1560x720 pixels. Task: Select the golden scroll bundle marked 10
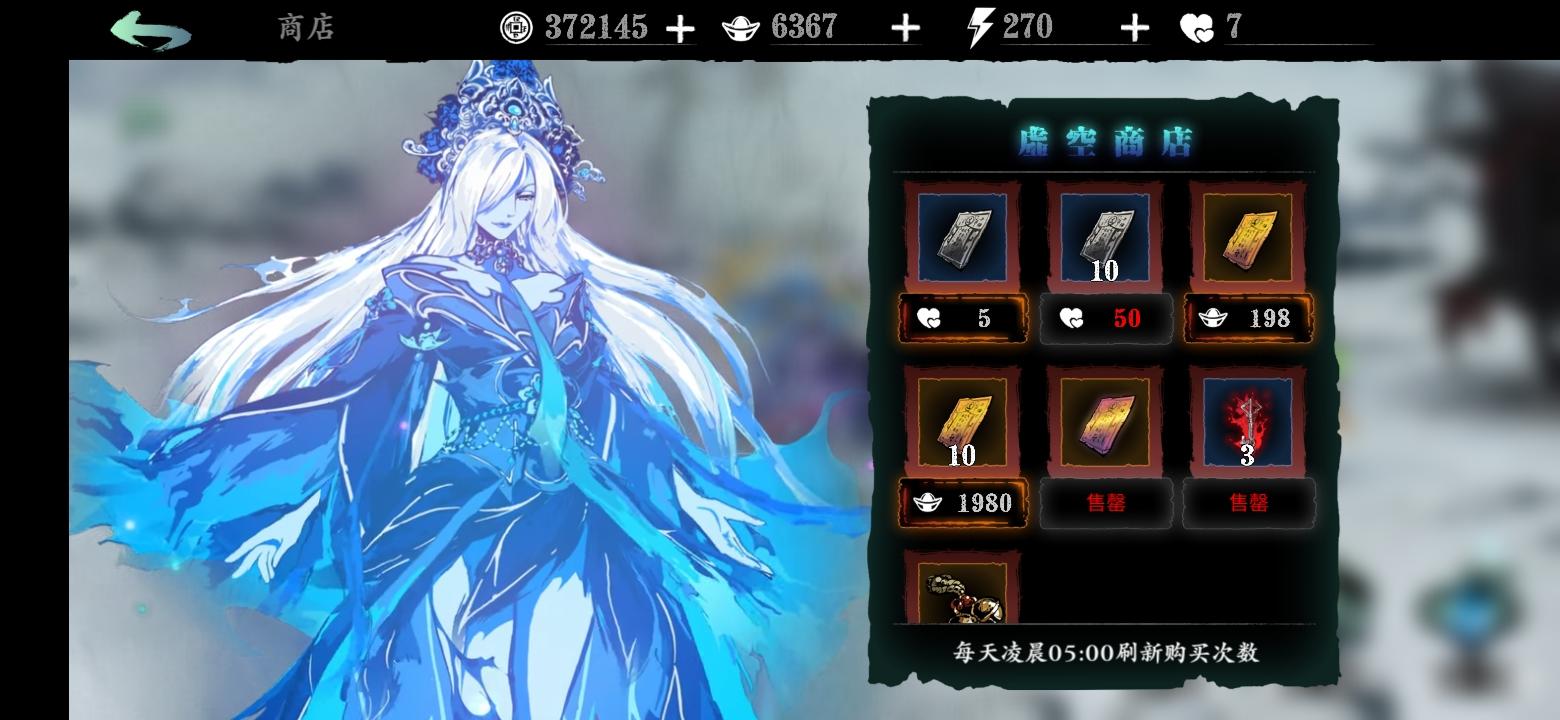(x=961, y=421)
